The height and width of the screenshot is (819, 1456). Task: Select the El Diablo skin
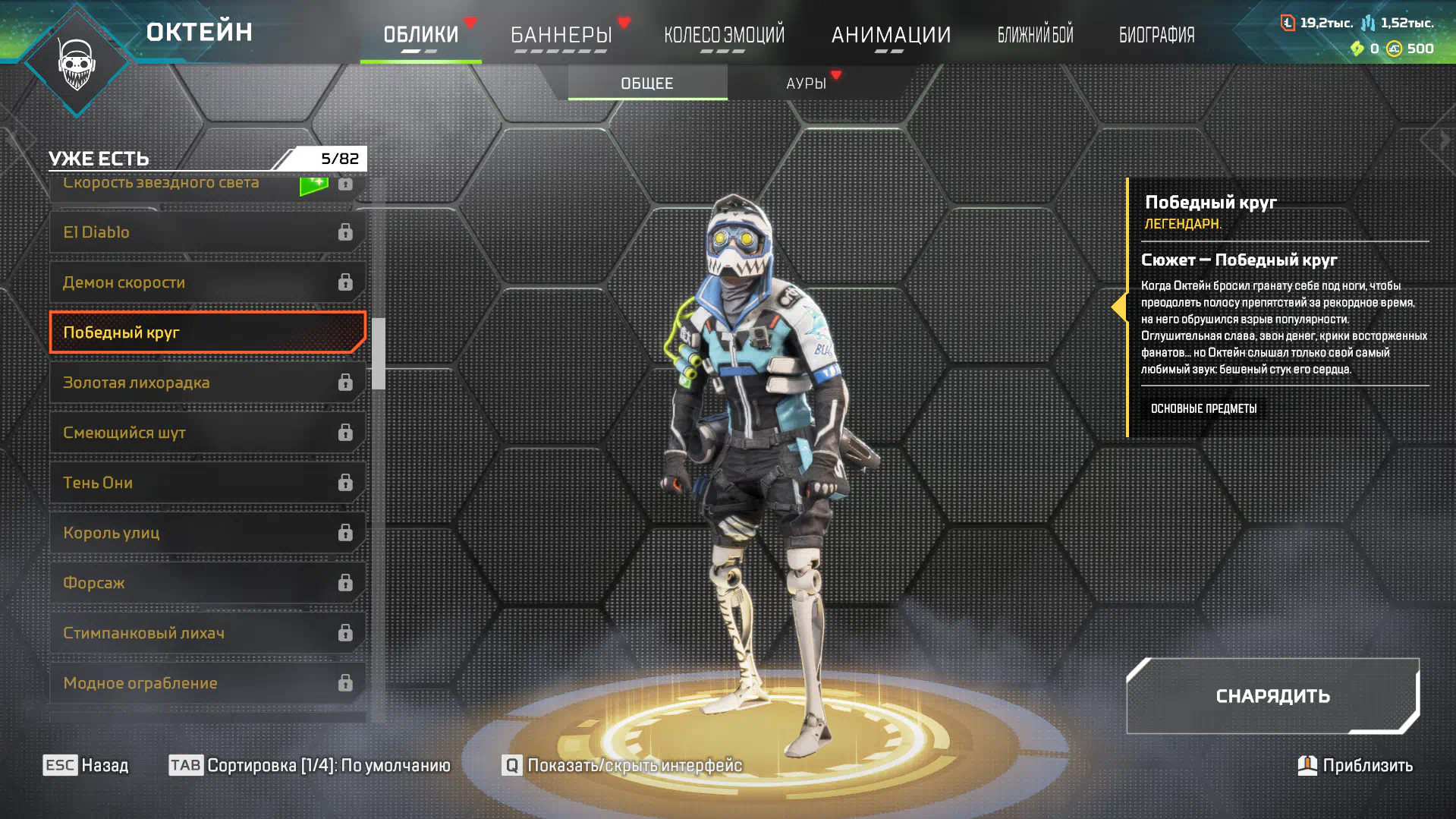point(206,232)
